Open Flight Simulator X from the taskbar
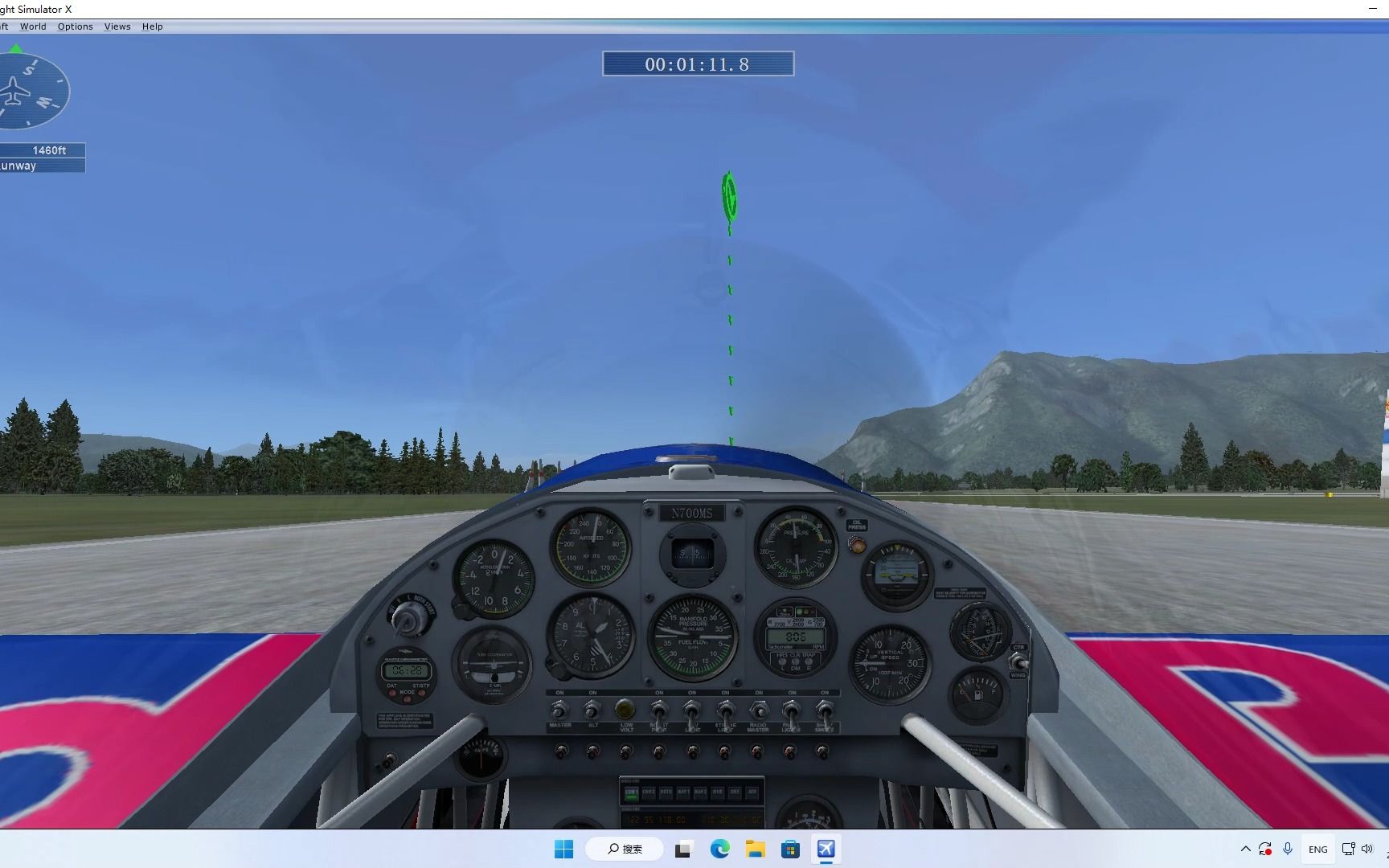Viewport: 1389px width, 868px height. point(827,849)
